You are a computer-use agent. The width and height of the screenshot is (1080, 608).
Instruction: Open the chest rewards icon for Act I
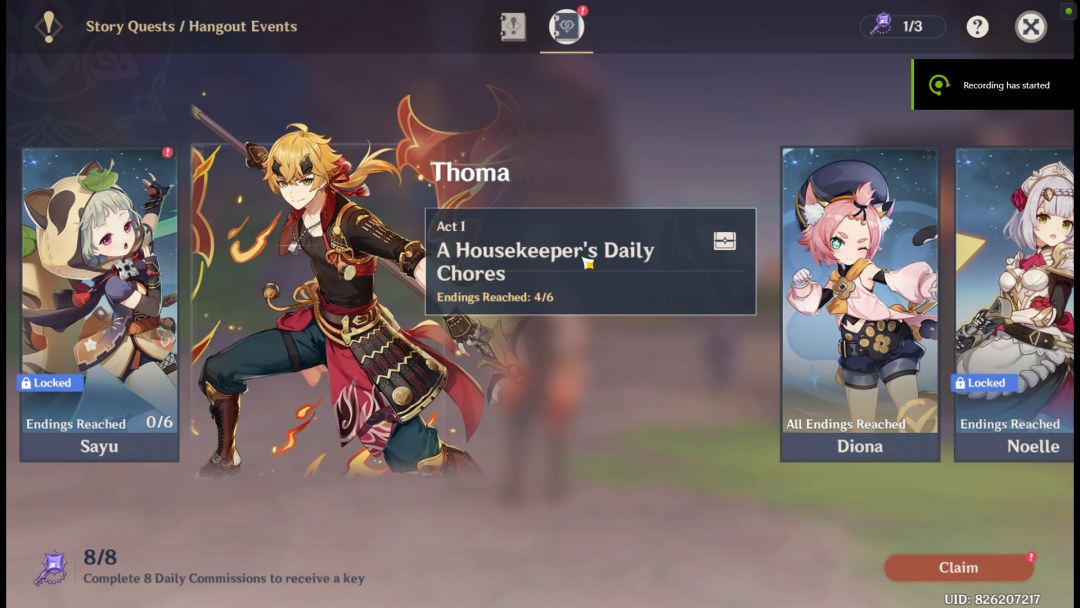(725, 241)
